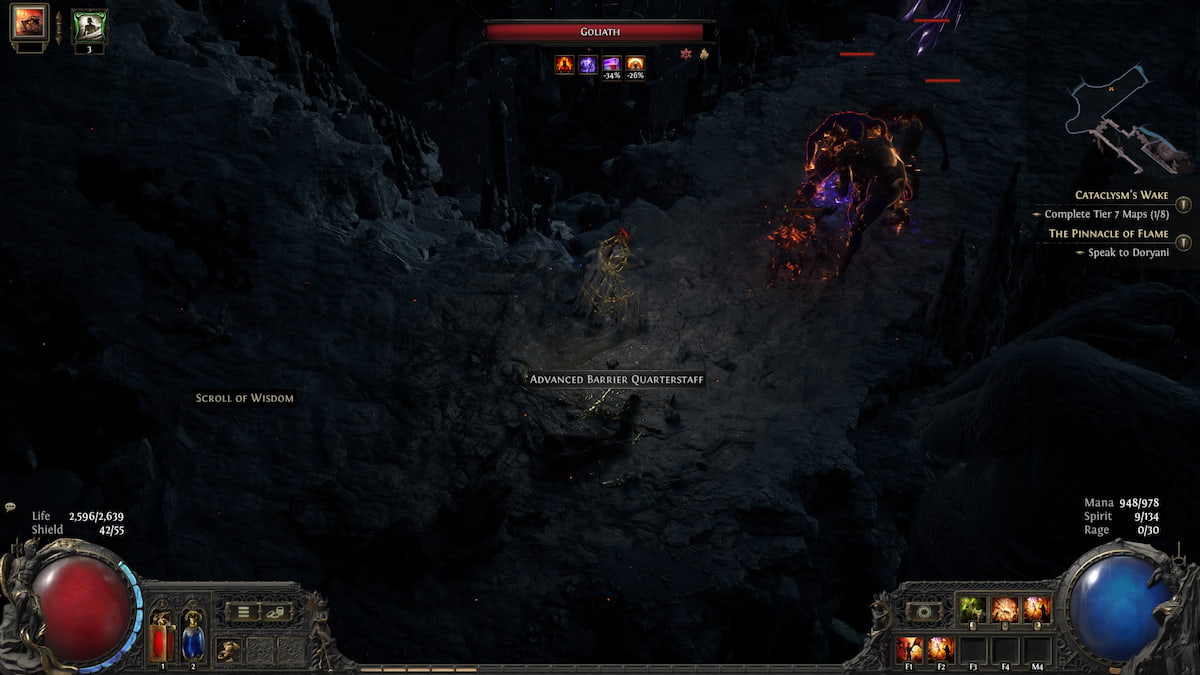Pick up the Advanced Barrier Quarterstaff label
Screen dimensions: 1200x675
coord(617,380)
